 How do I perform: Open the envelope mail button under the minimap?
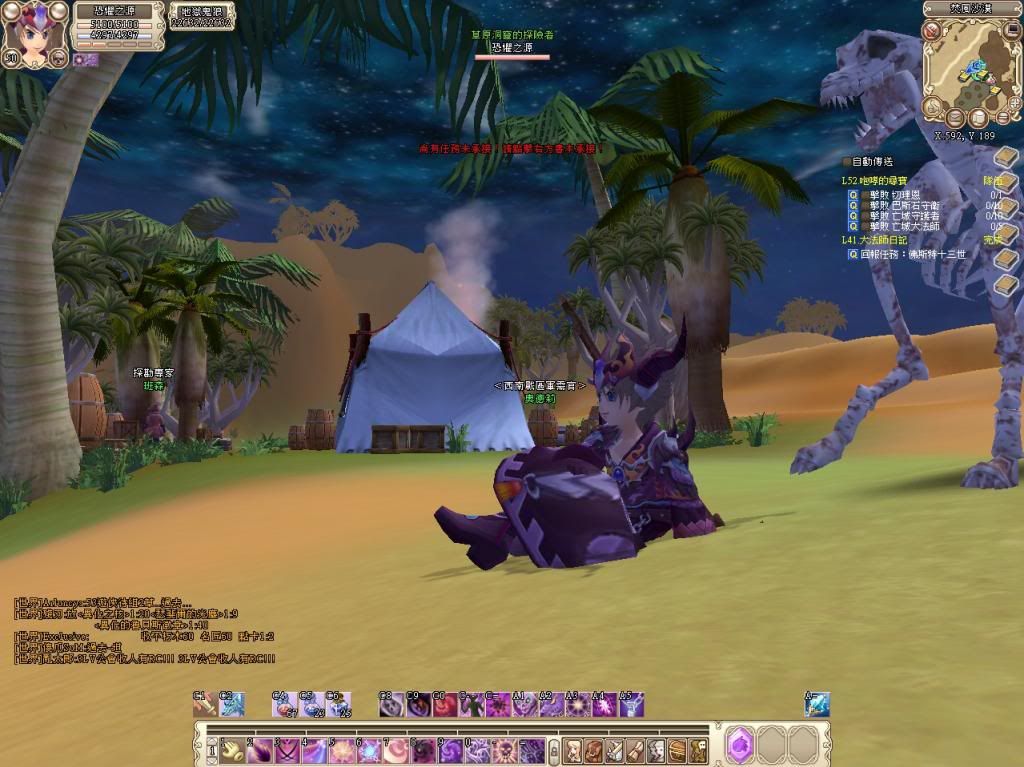(957, 118)
